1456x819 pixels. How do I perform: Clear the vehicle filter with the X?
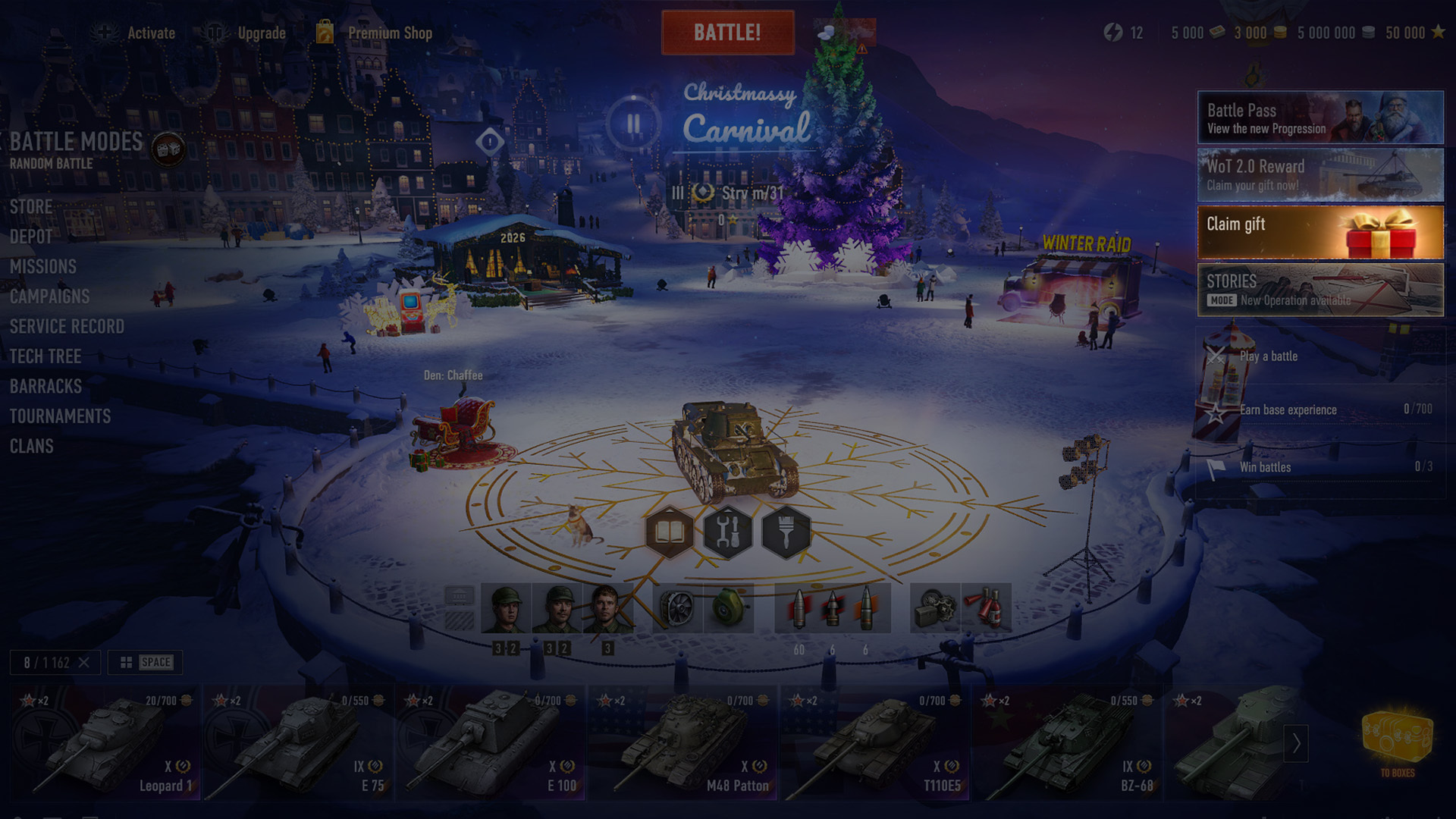[86, 662]
